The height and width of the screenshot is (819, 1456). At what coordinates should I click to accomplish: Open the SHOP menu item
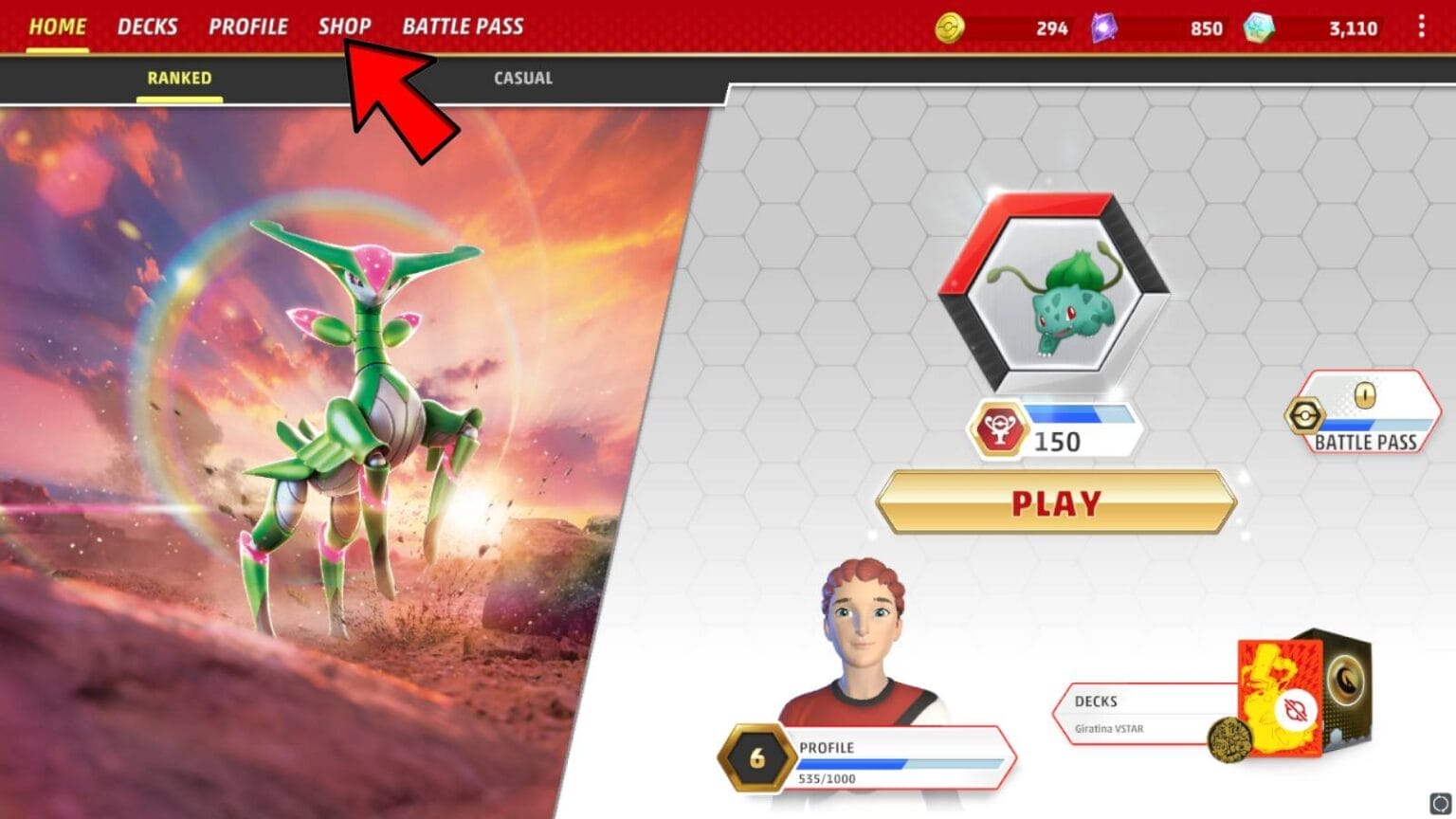click(345, 27)
